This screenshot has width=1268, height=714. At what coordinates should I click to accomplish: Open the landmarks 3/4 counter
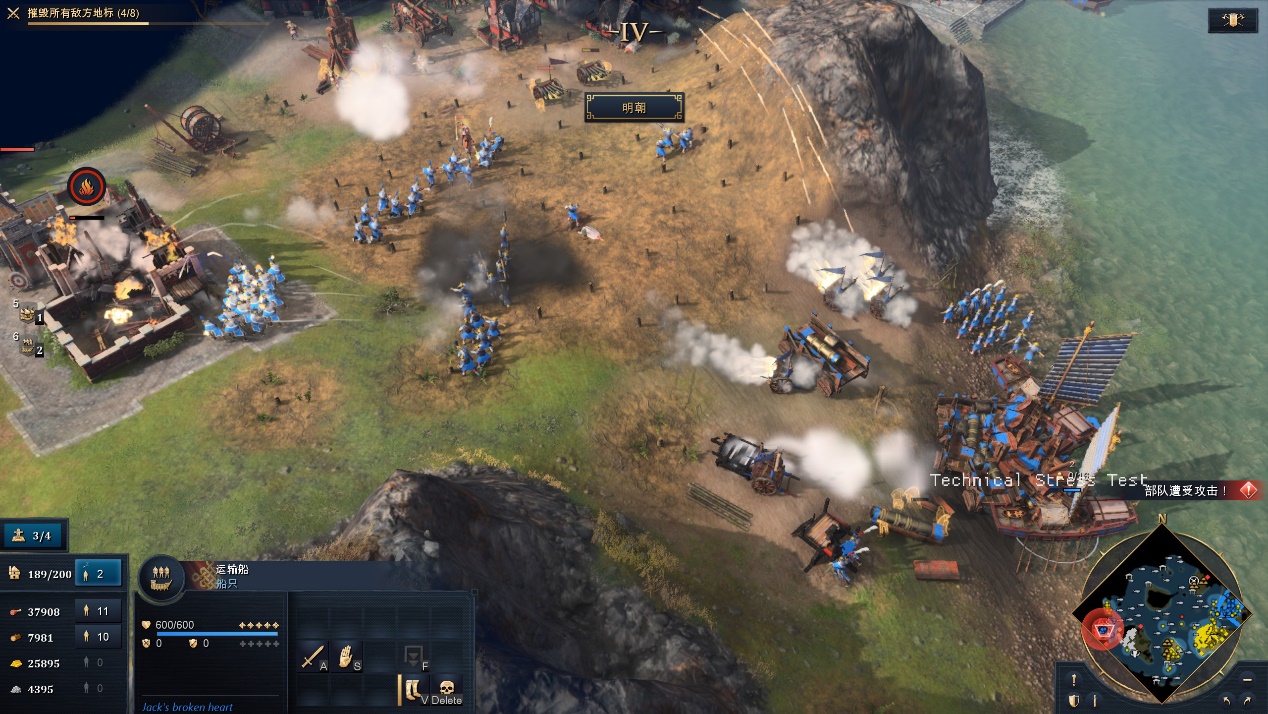tap(35, 535)
